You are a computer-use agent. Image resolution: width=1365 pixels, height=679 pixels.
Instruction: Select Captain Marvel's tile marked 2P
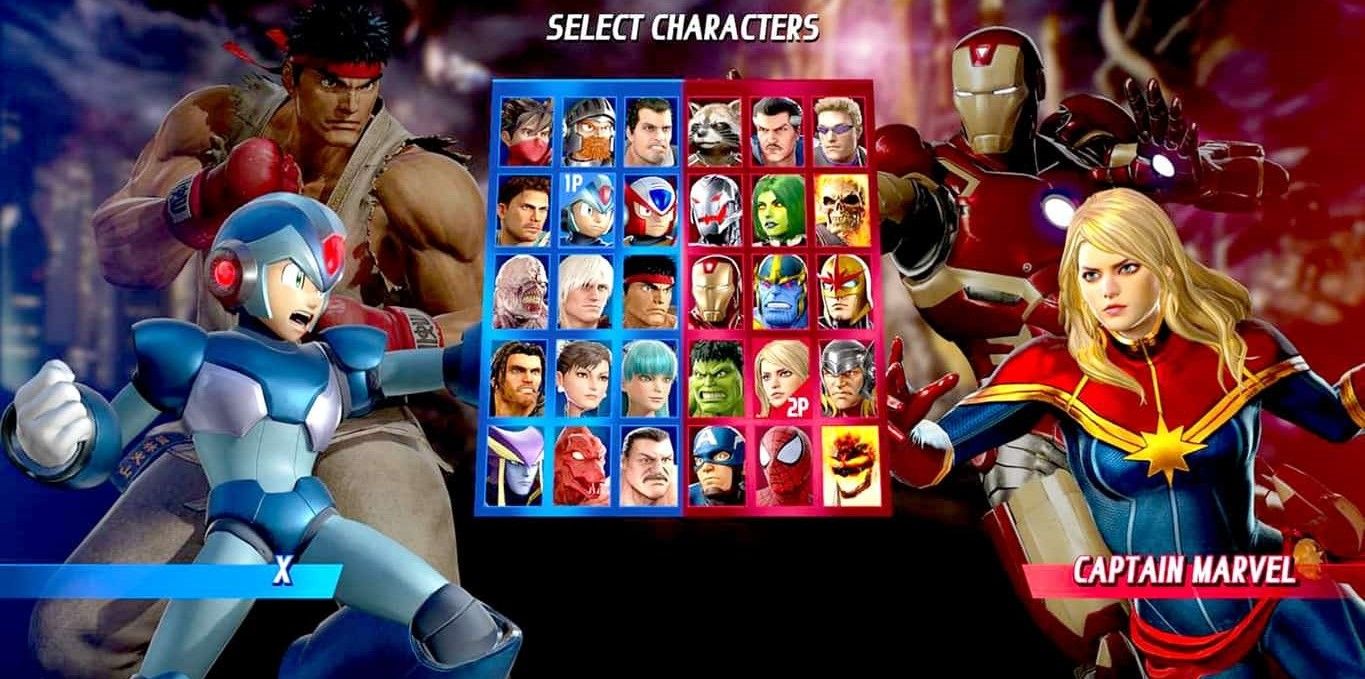click(779, 378)
